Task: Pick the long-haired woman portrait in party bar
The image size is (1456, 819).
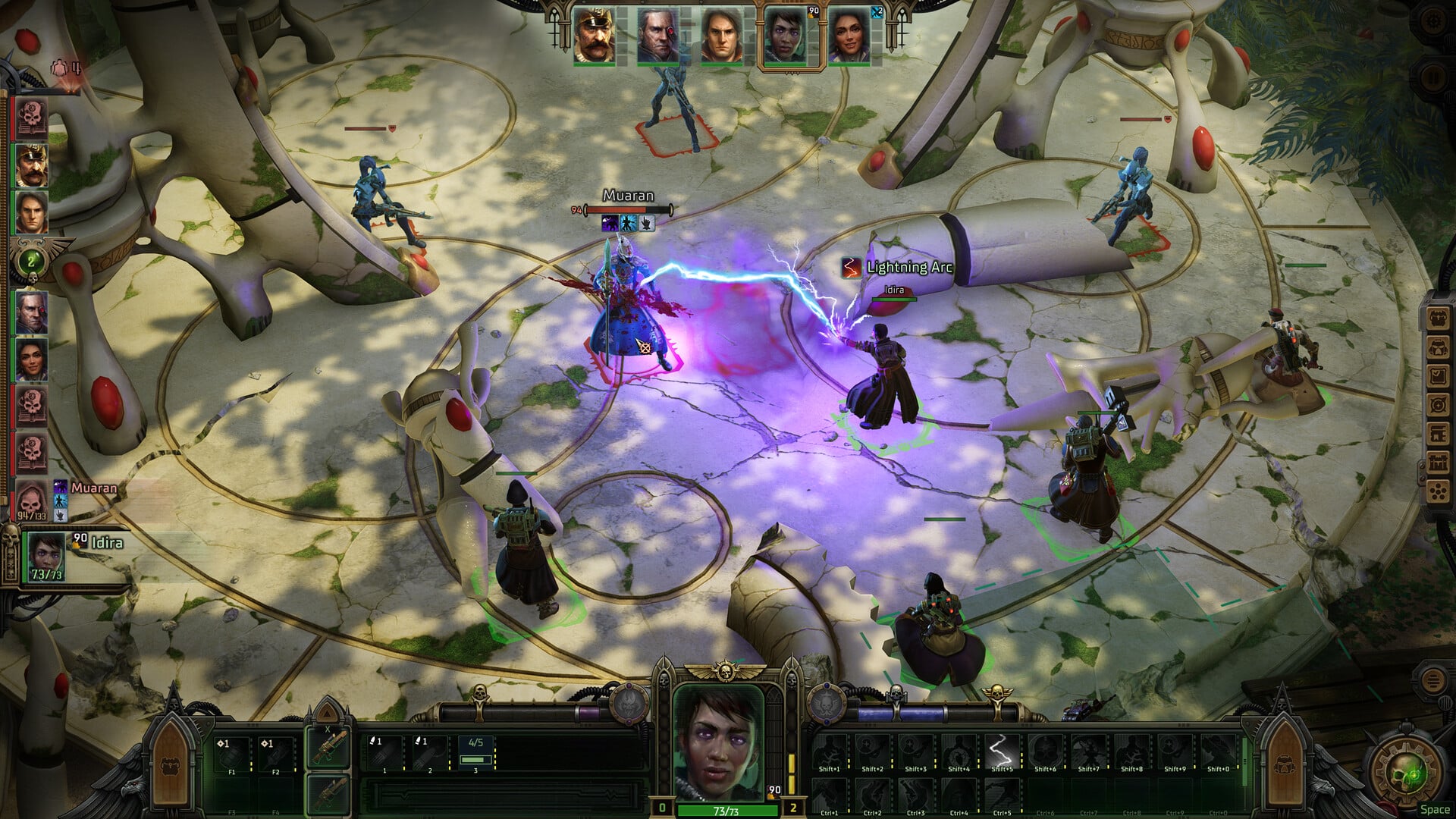Action: [849, 36]
